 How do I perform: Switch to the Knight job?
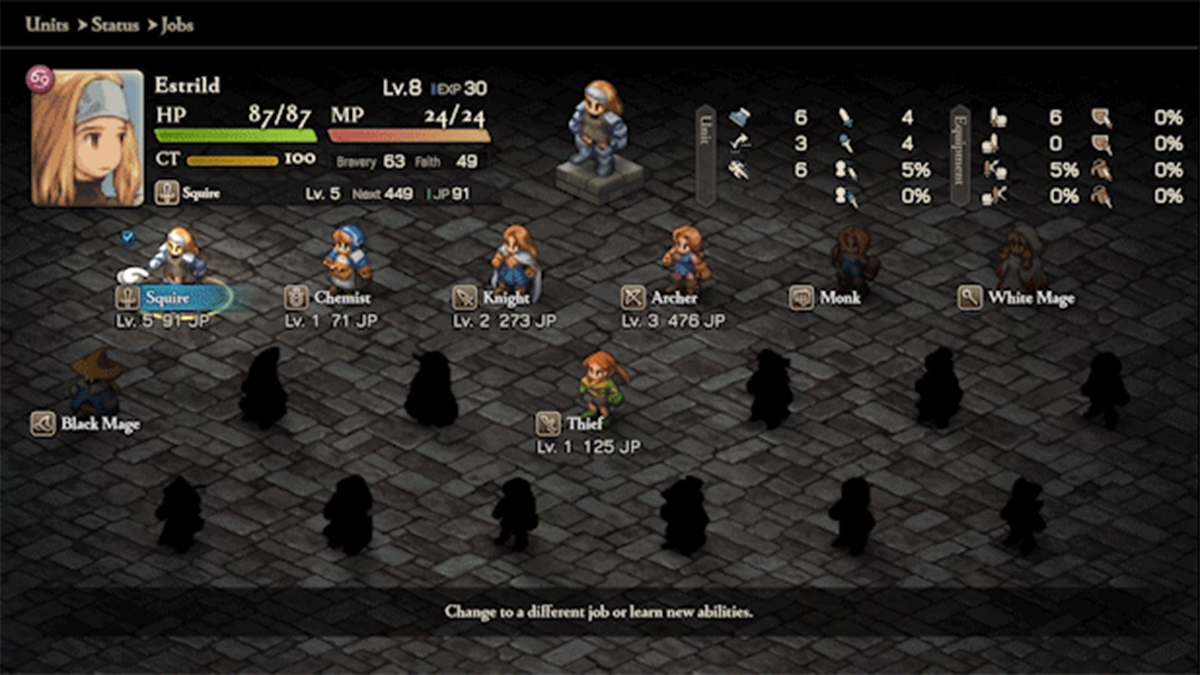click(506, 297)
